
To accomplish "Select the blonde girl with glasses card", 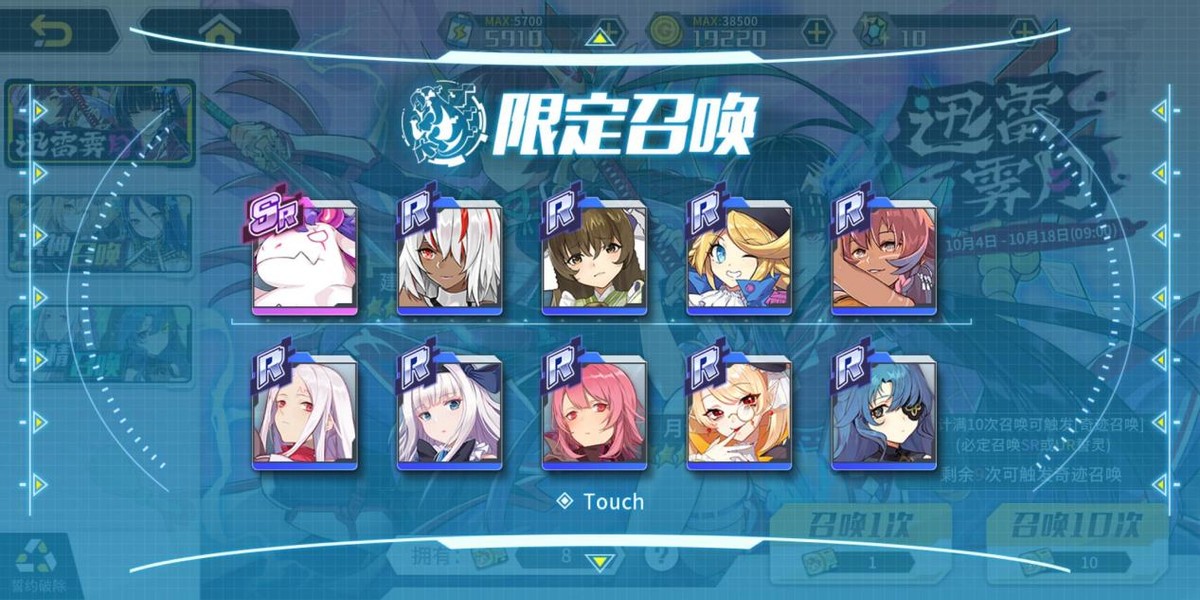I will pyautogui.click(x=739, y=412).
